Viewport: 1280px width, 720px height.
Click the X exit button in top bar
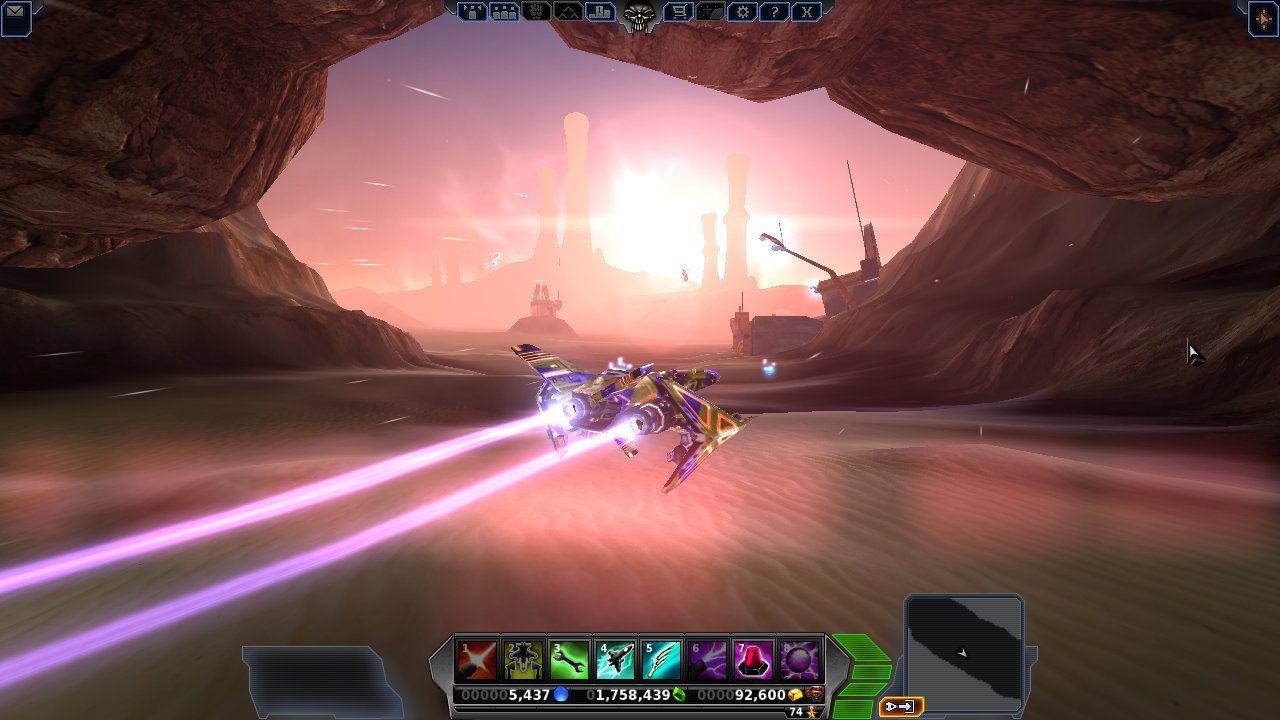pos(806,12)
